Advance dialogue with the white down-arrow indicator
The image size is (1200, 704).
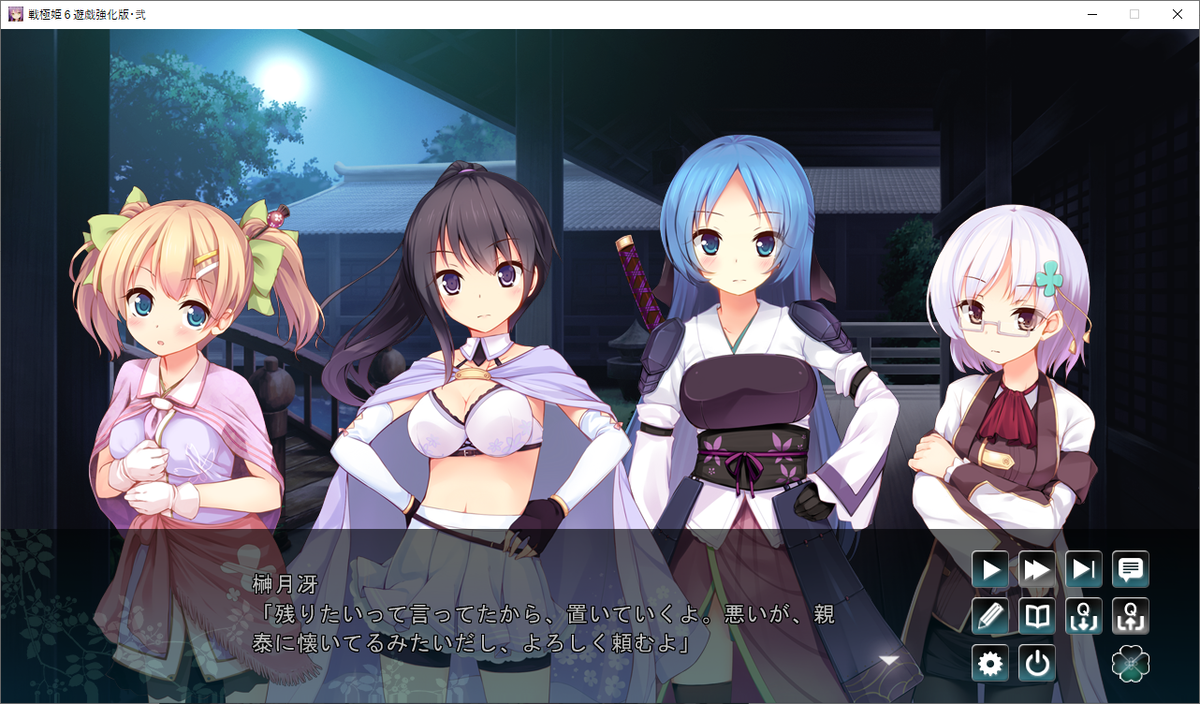click(x=888, y=659)
